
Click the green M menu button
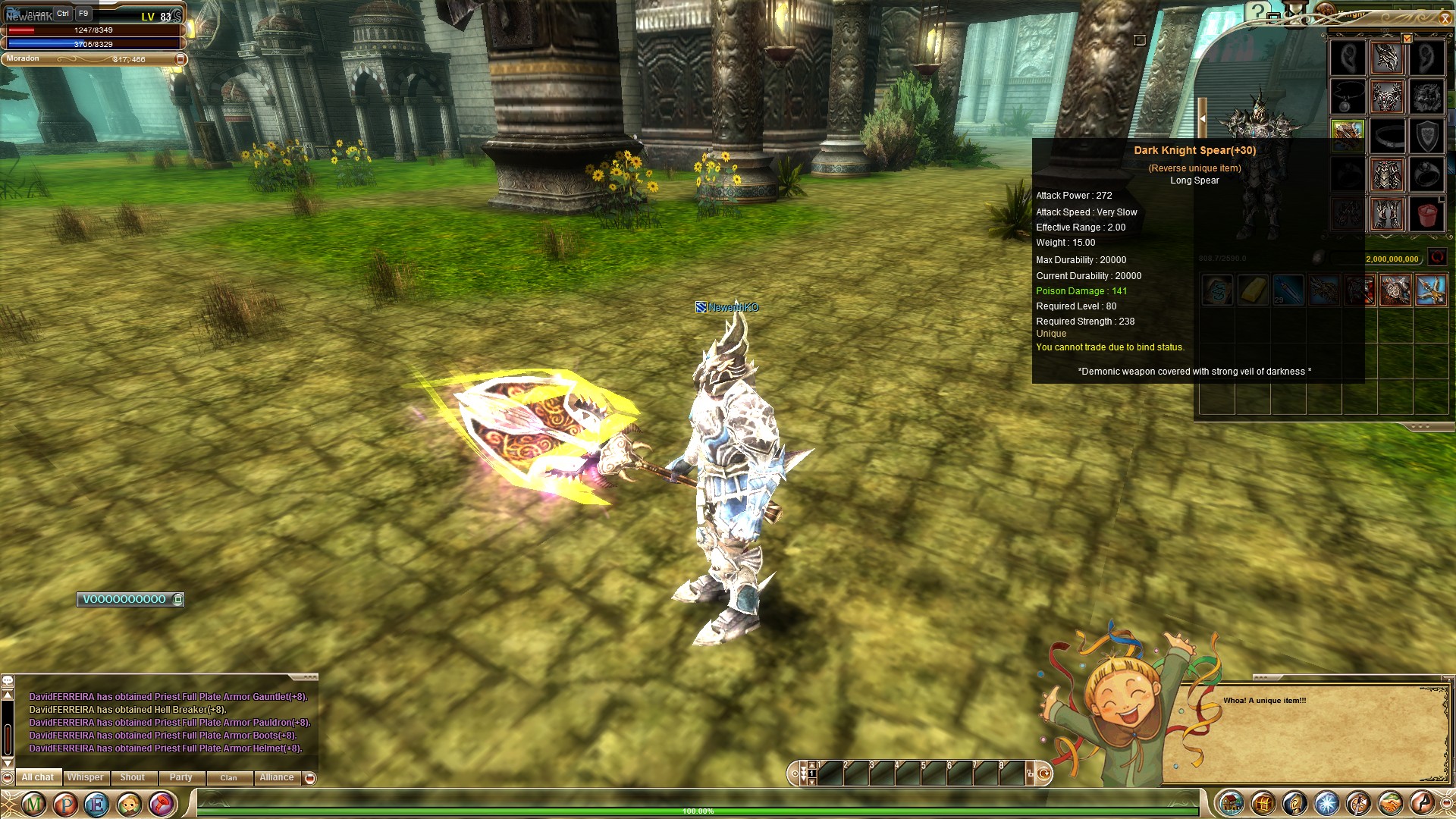click(x=33, y=804)
